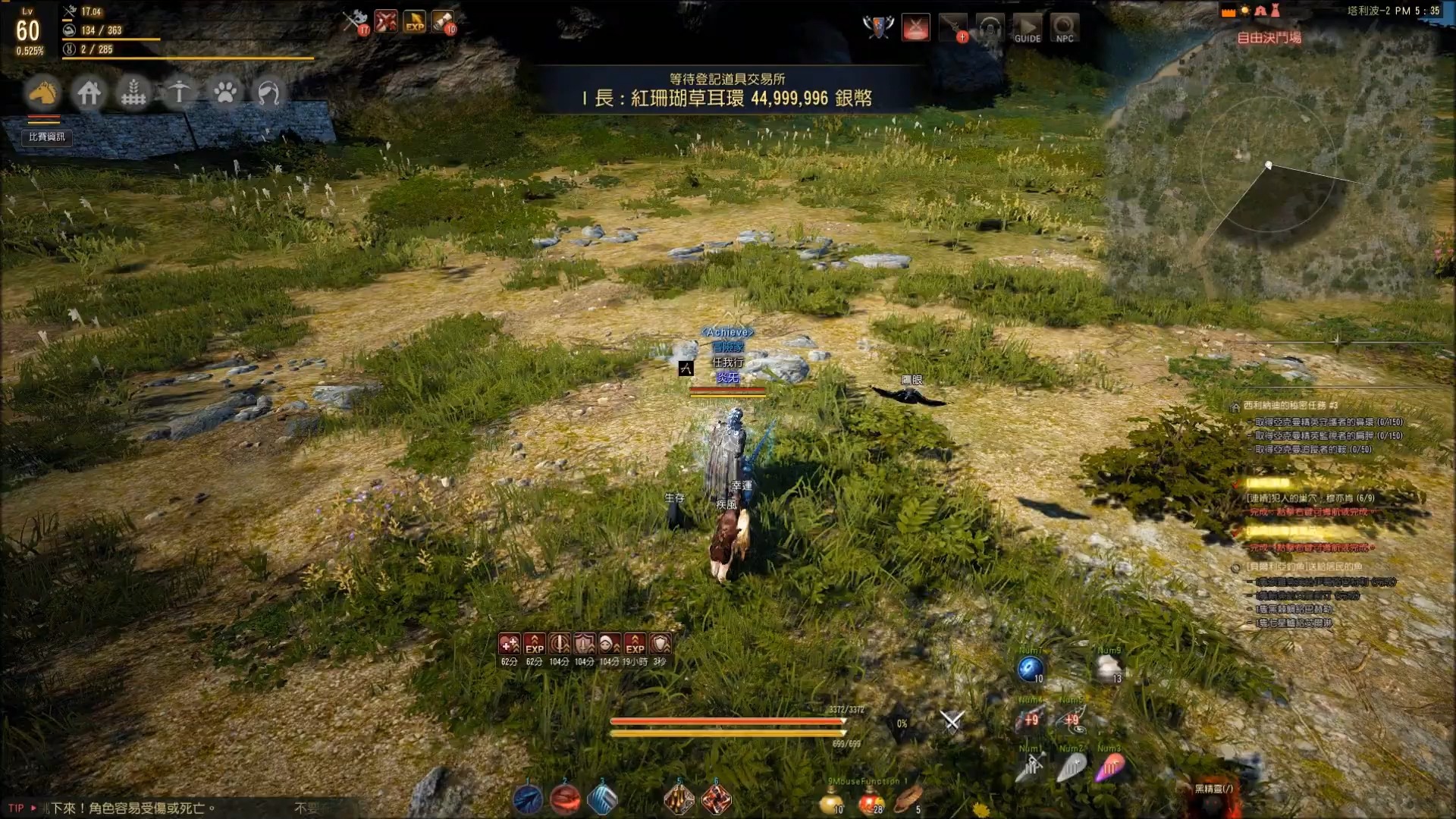1456x819 pixels.
Task: Open the 西利納迪的秘密任務 #3 quest entry
Action: click(x=1290, y=406)
